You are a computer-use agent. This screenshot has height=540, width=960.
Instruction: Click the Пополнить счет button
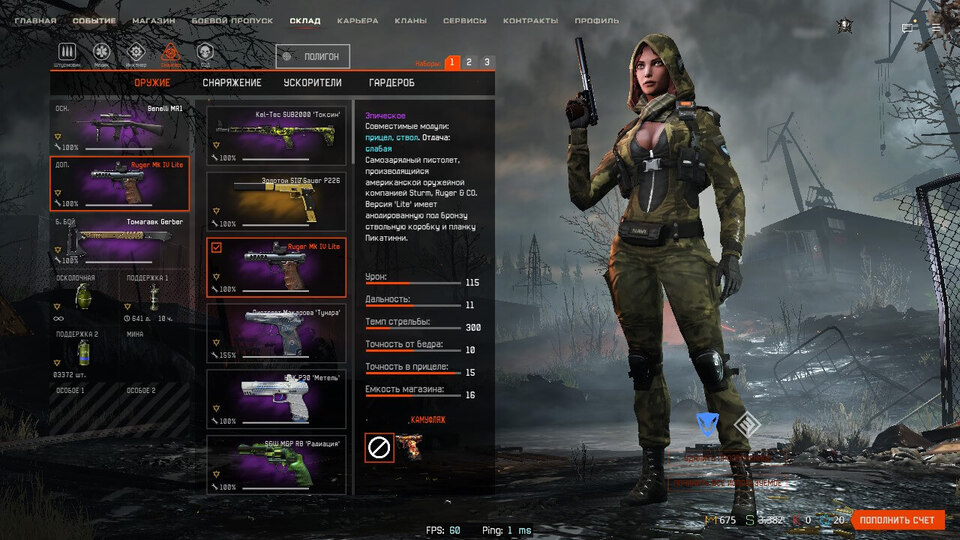898,520
